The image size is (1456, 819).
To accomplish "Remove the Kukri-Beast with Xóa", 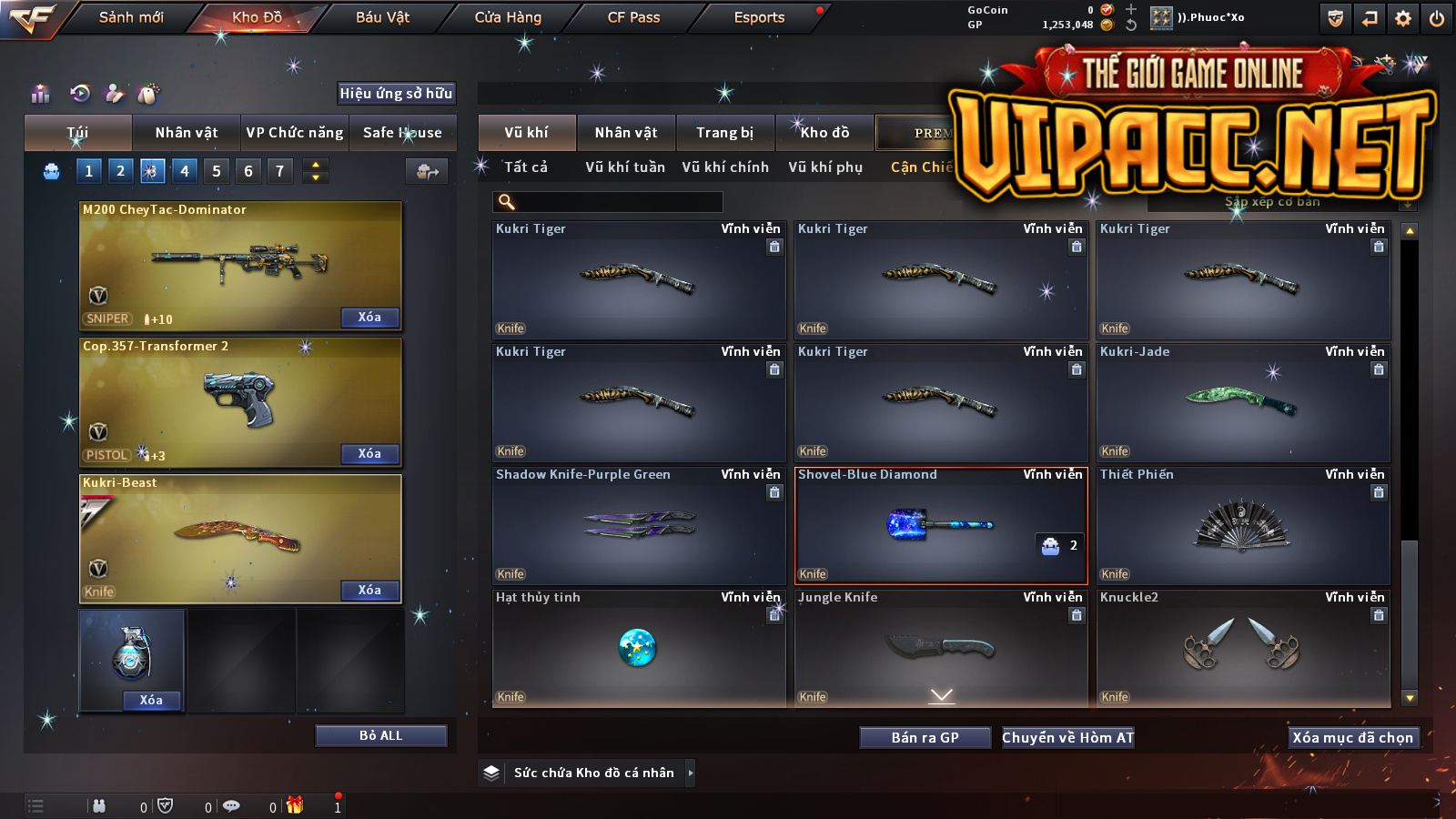I will point(369,591).
